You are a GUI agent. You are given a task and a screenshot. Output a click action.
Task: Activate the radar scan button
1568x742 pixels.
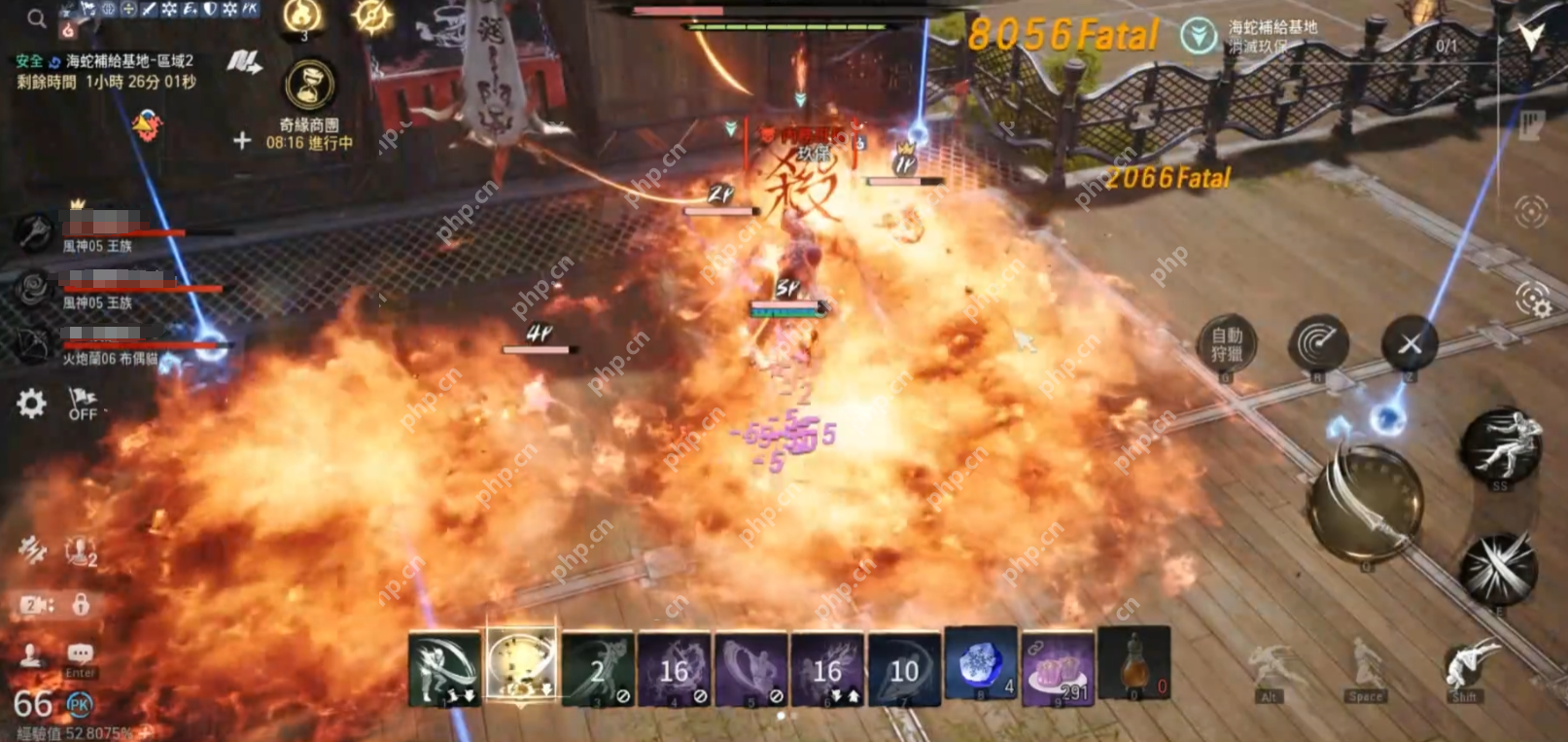(1317, 343)
